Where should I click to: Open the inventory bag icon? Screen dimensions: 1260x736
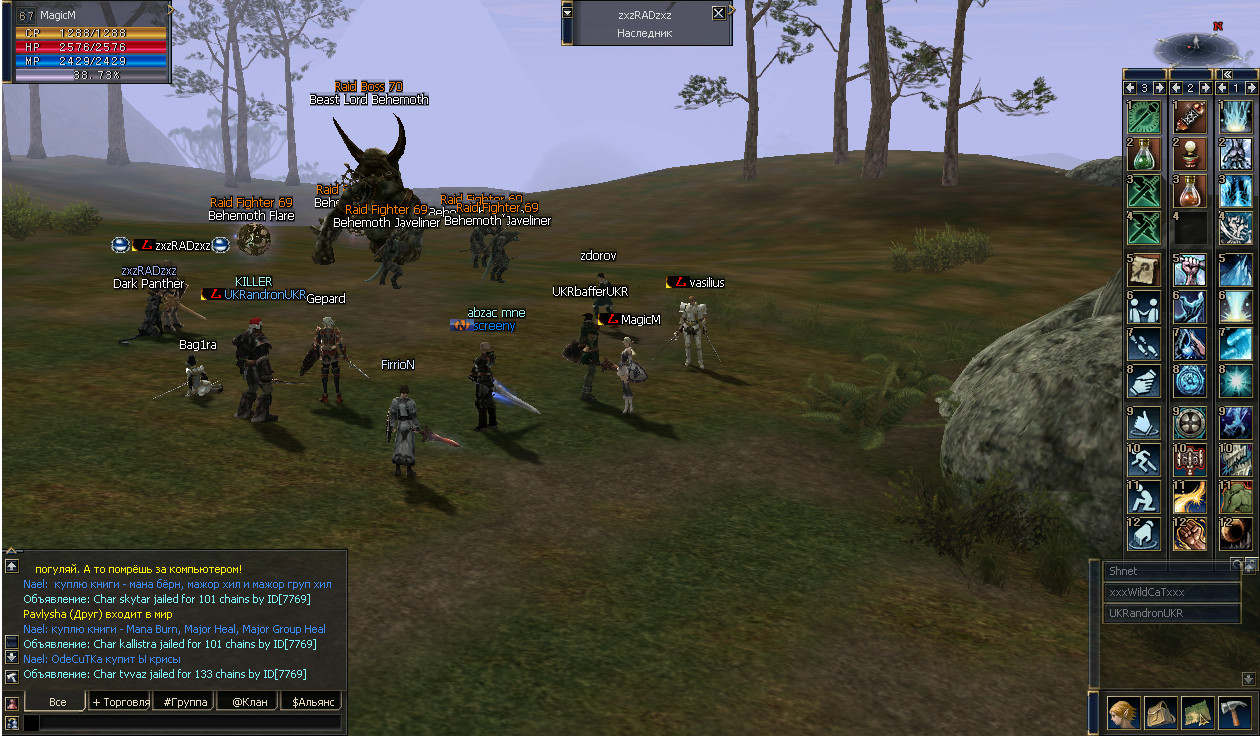(x=1161, y=714)
